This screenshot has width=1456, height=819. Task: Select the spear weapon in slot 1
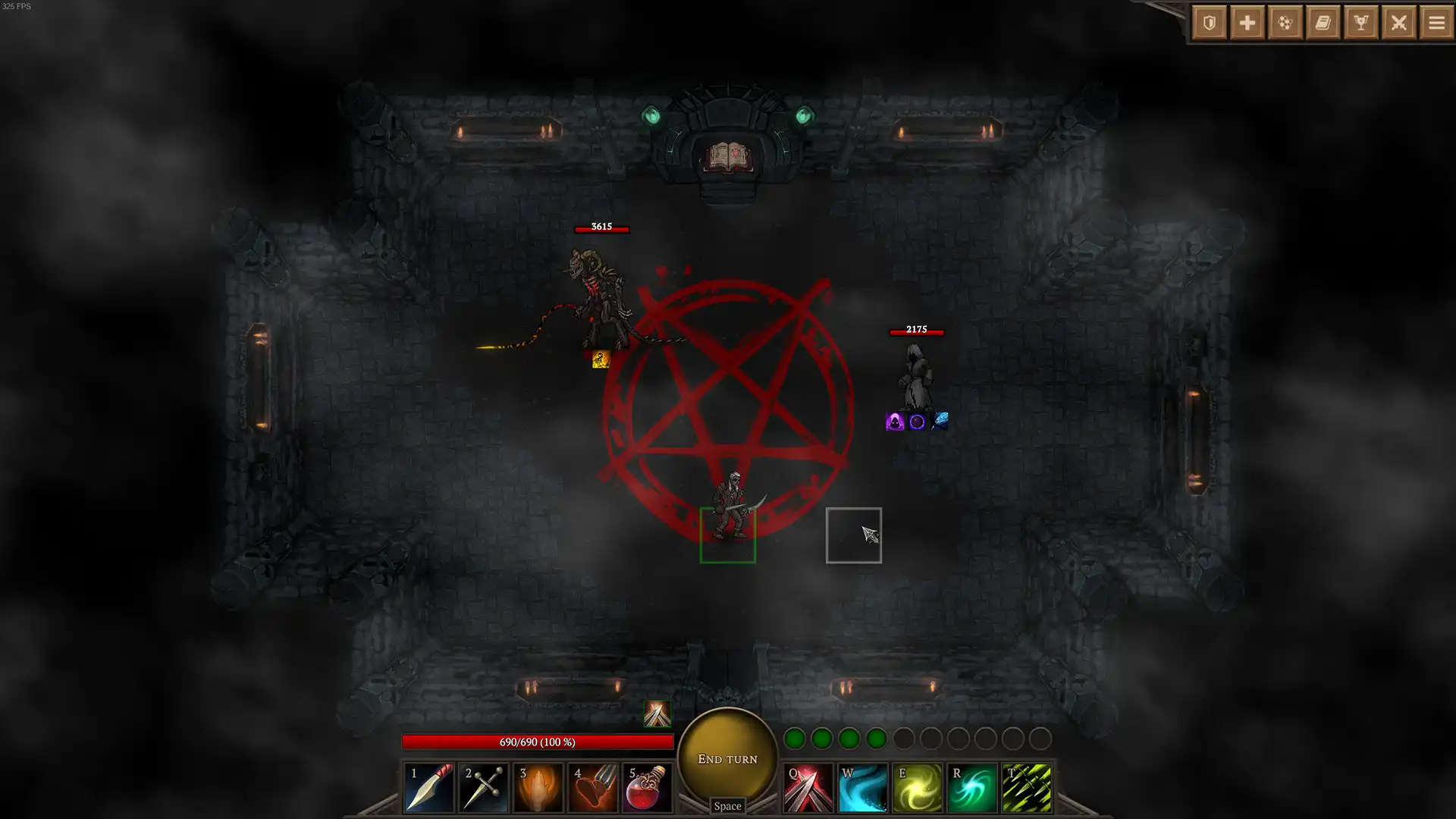429,786
